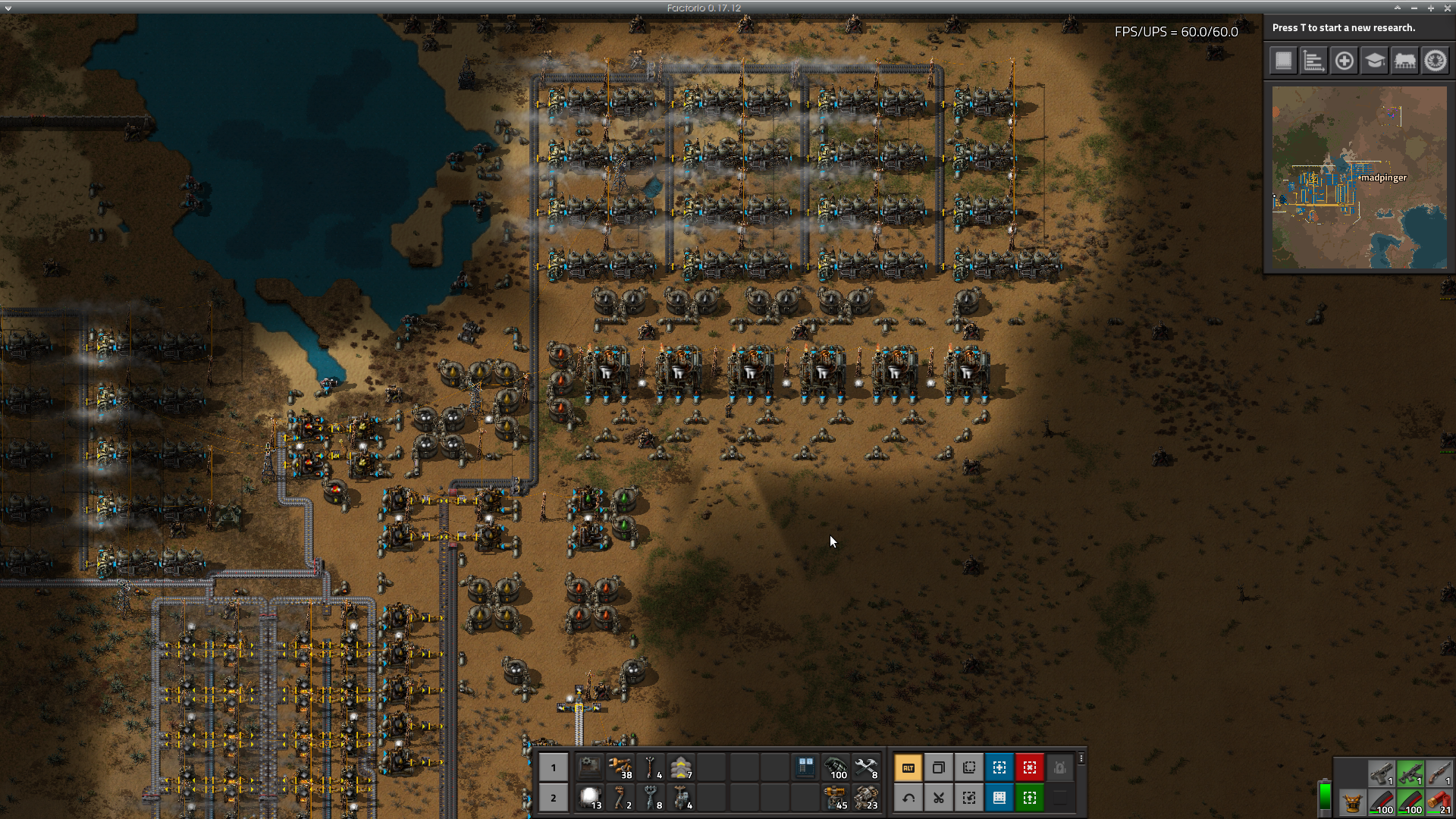
Task: Select the lamp slot showing 13
Action: tap(590, 798)
